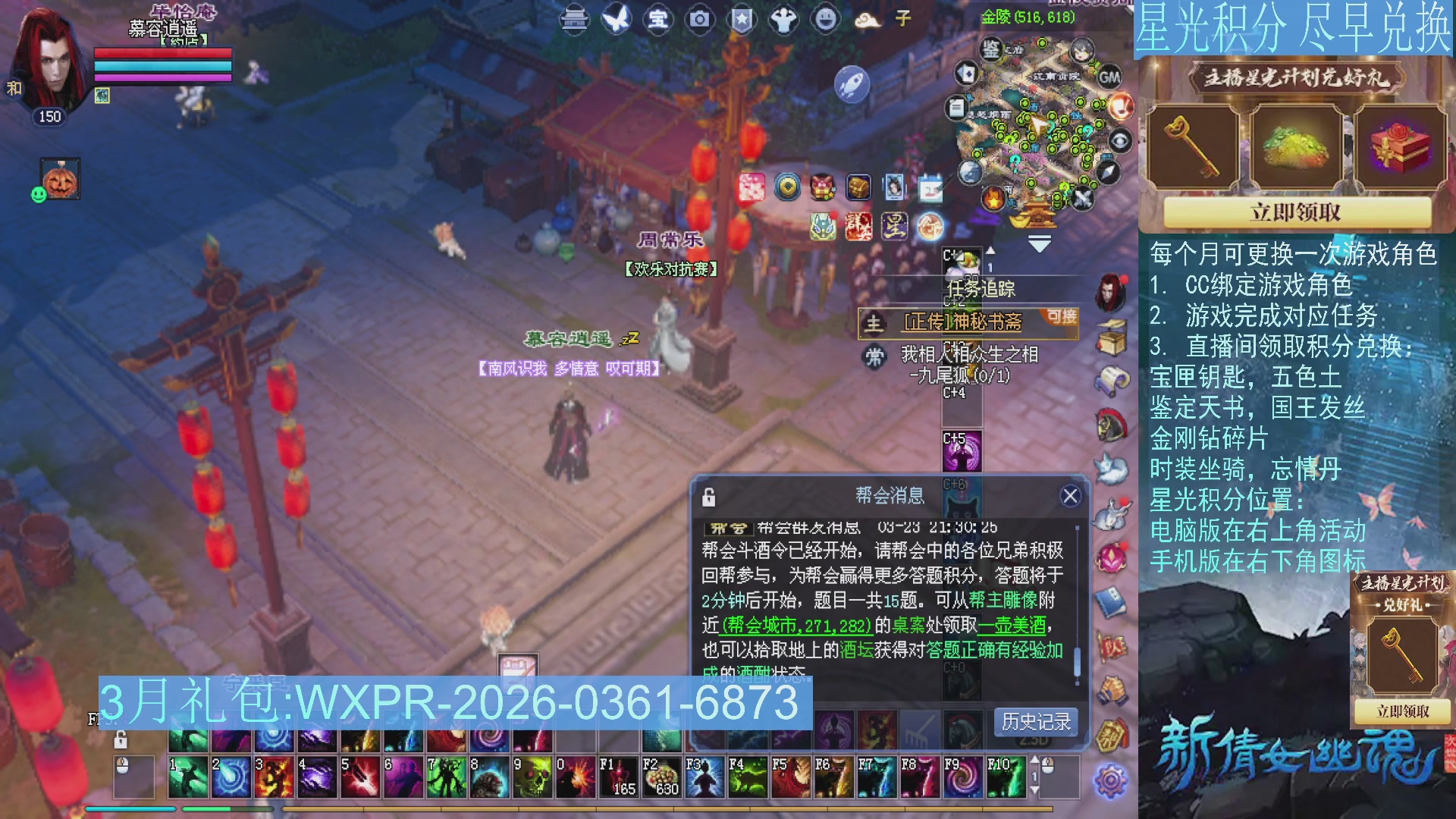Click the camera screenshot icon on top toolbar
This screenshot has width=1456, height=819.
(699, 20)
